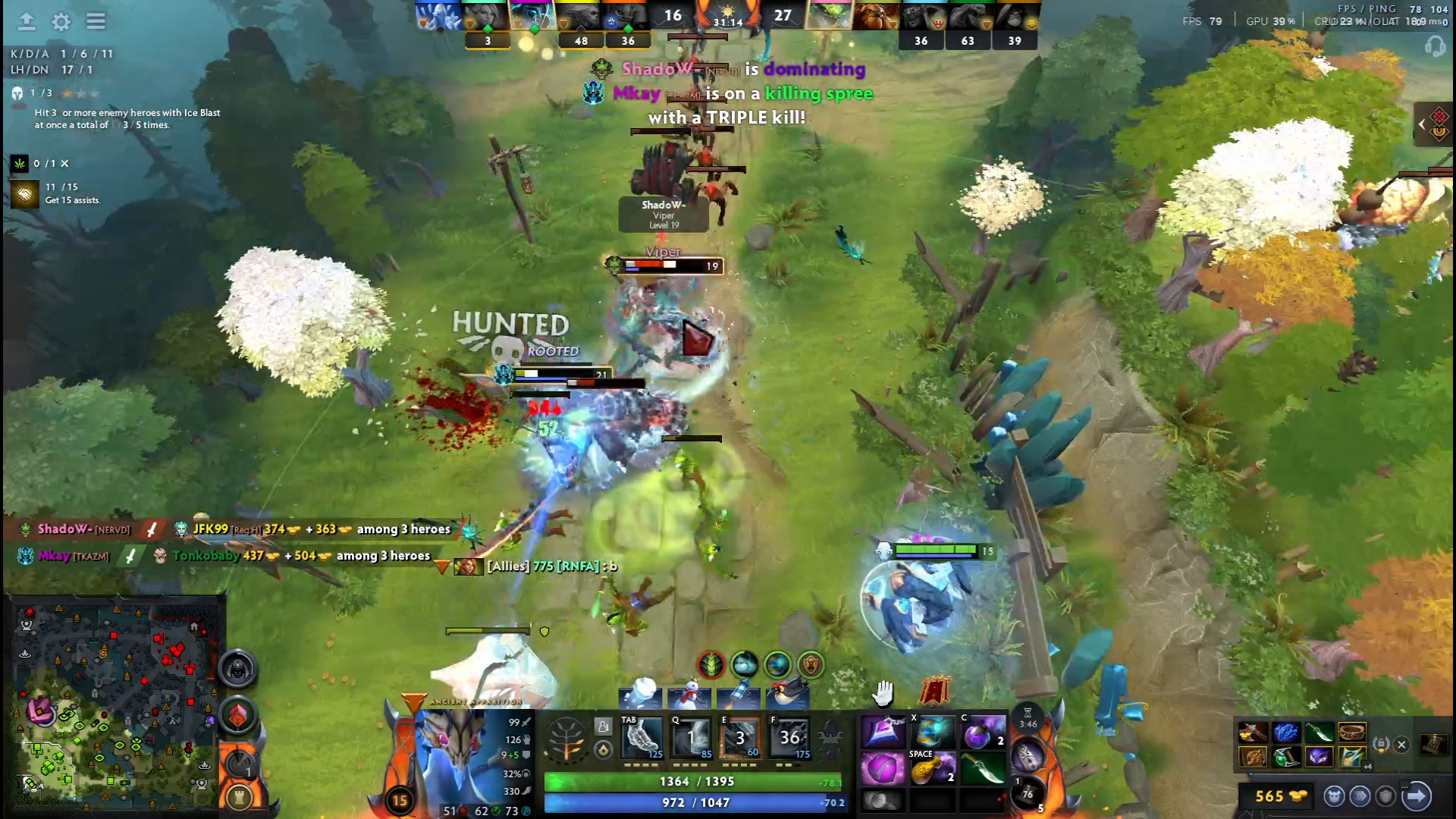This screenshot has height=819, width=1456.
Task: Close the quick-buy sticky item
Action: tap(1401, 745)
